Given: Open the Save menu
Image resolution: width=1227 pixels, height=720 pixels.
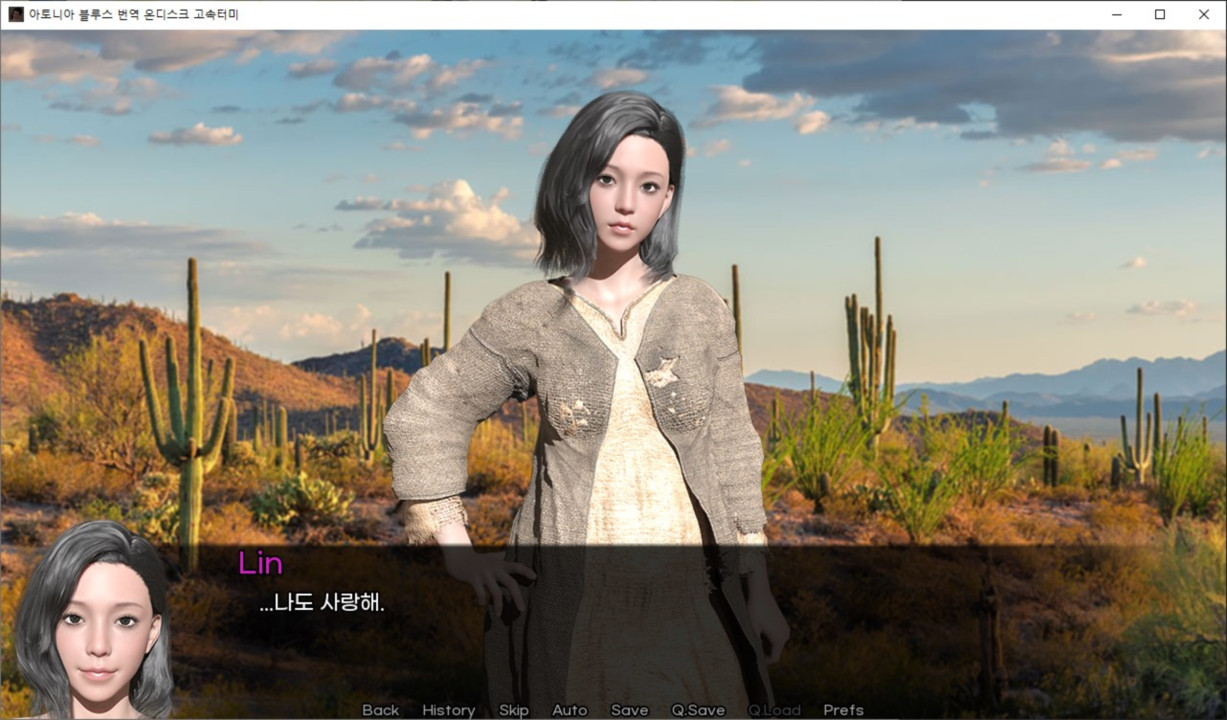Looking at the screenshot, I should (x=630, y=710).
